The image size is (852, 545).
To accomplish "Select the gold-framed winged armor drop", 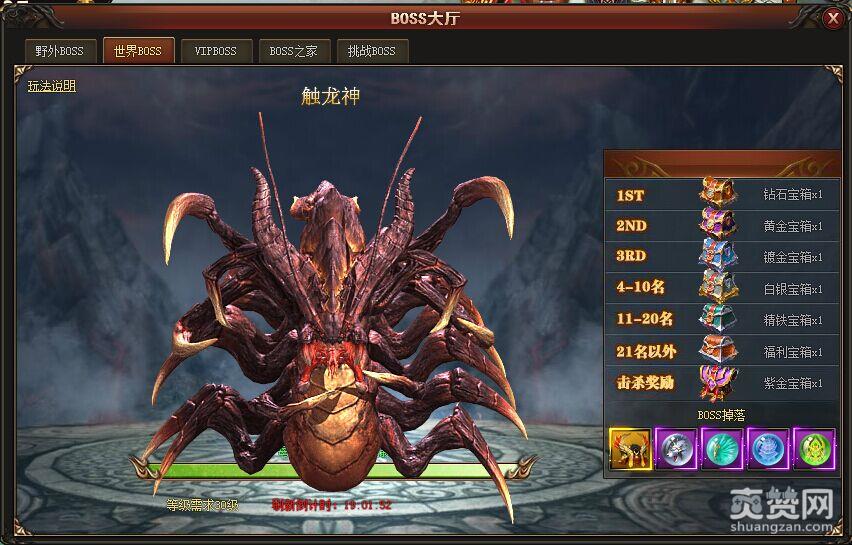I will pyautogui.click(x=630, y=448).
